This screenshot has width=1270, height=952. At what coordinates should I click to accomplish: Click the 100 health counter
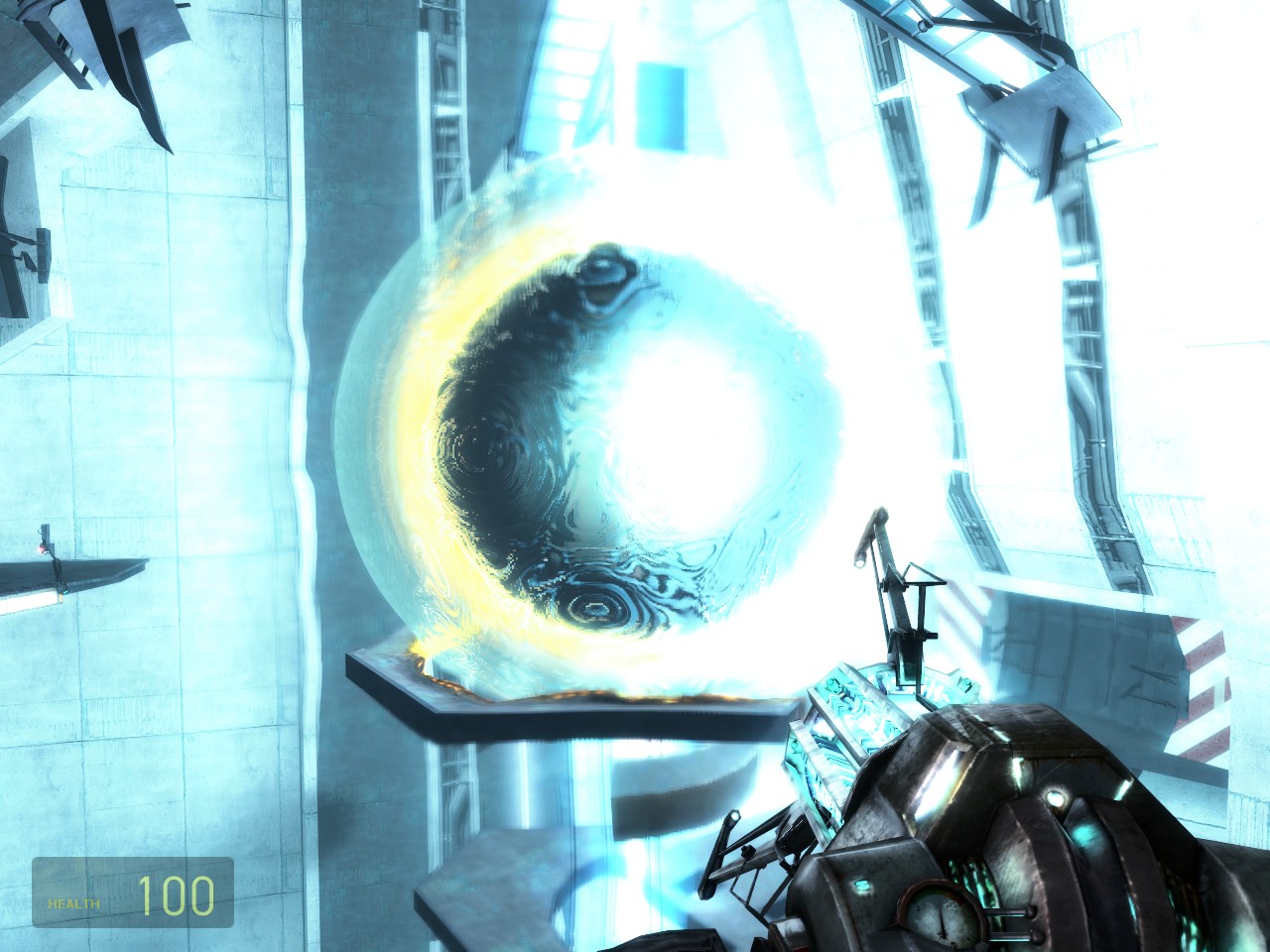(x=179, y=897)
